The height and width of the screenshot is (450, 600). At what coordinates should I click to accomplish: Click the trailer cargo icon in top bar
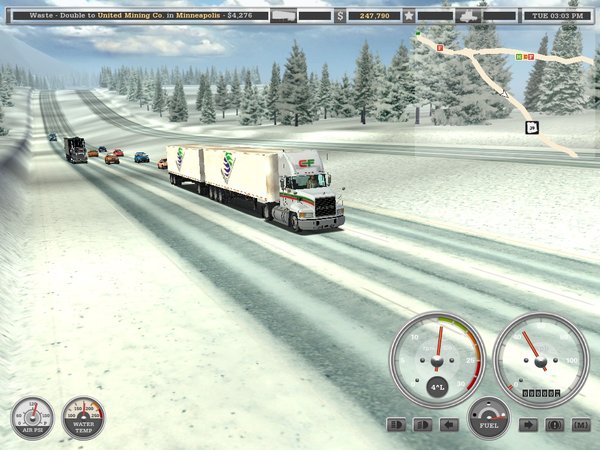pyautogui.click(x=283, y=16)
